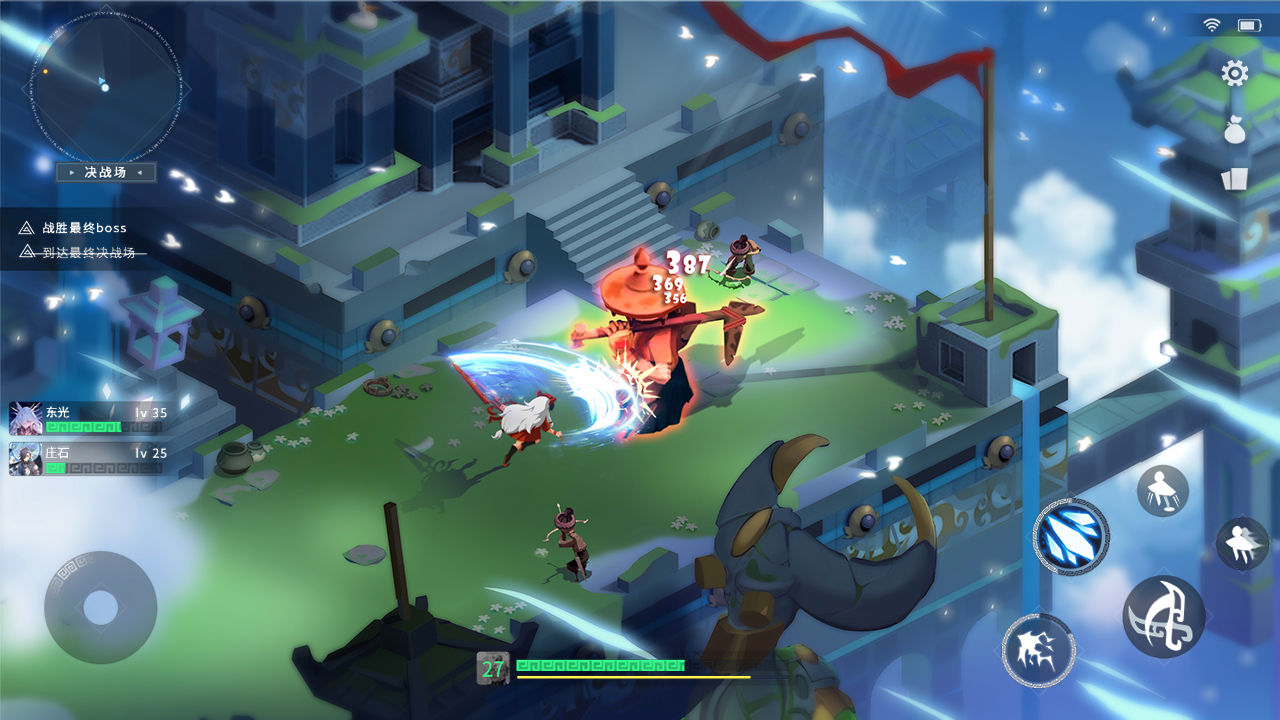
Task: Tap the crossed blades attack button
Action: tap(1163, 616)
